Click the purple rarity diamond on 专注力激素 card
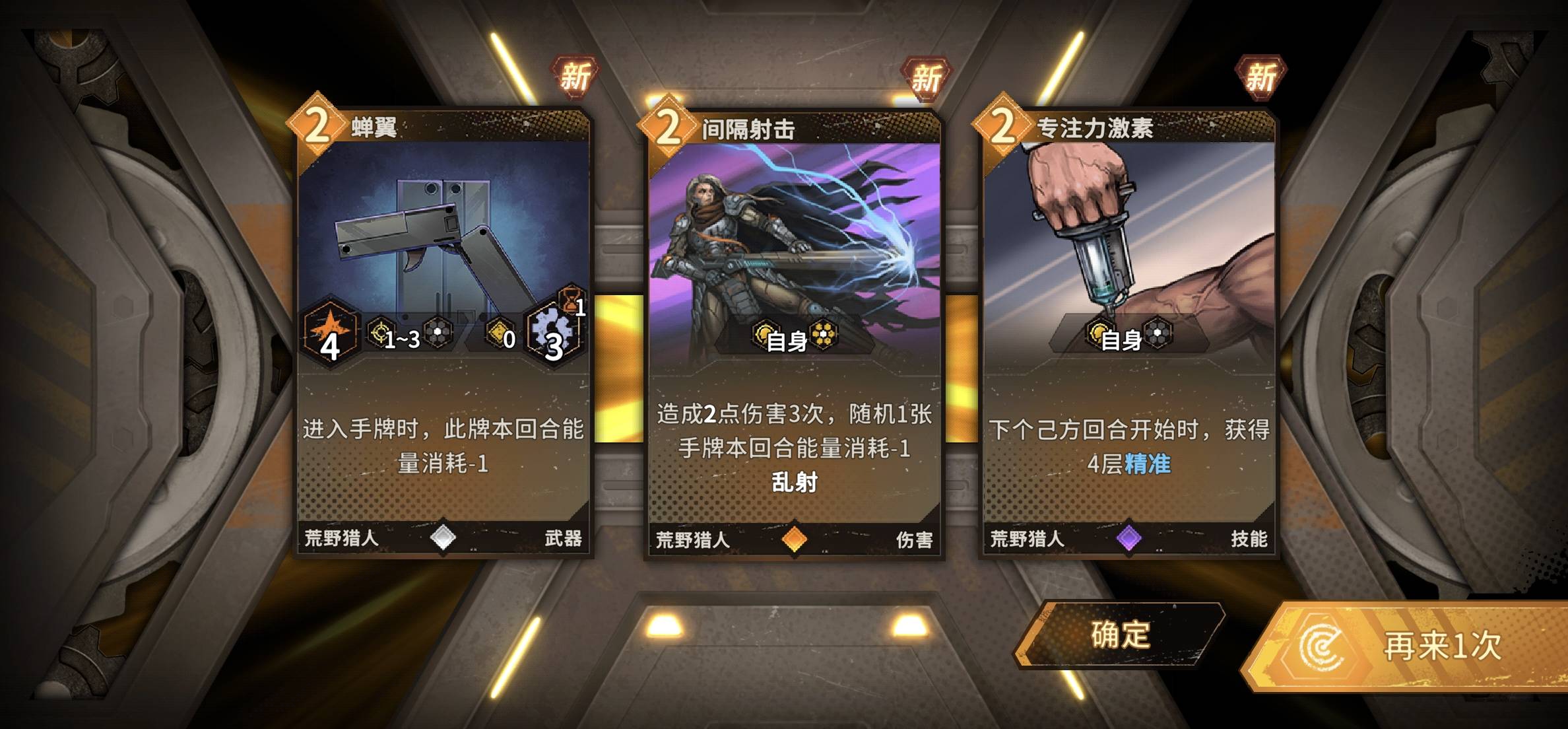 pyautogui.click(x=1128, y=539)
